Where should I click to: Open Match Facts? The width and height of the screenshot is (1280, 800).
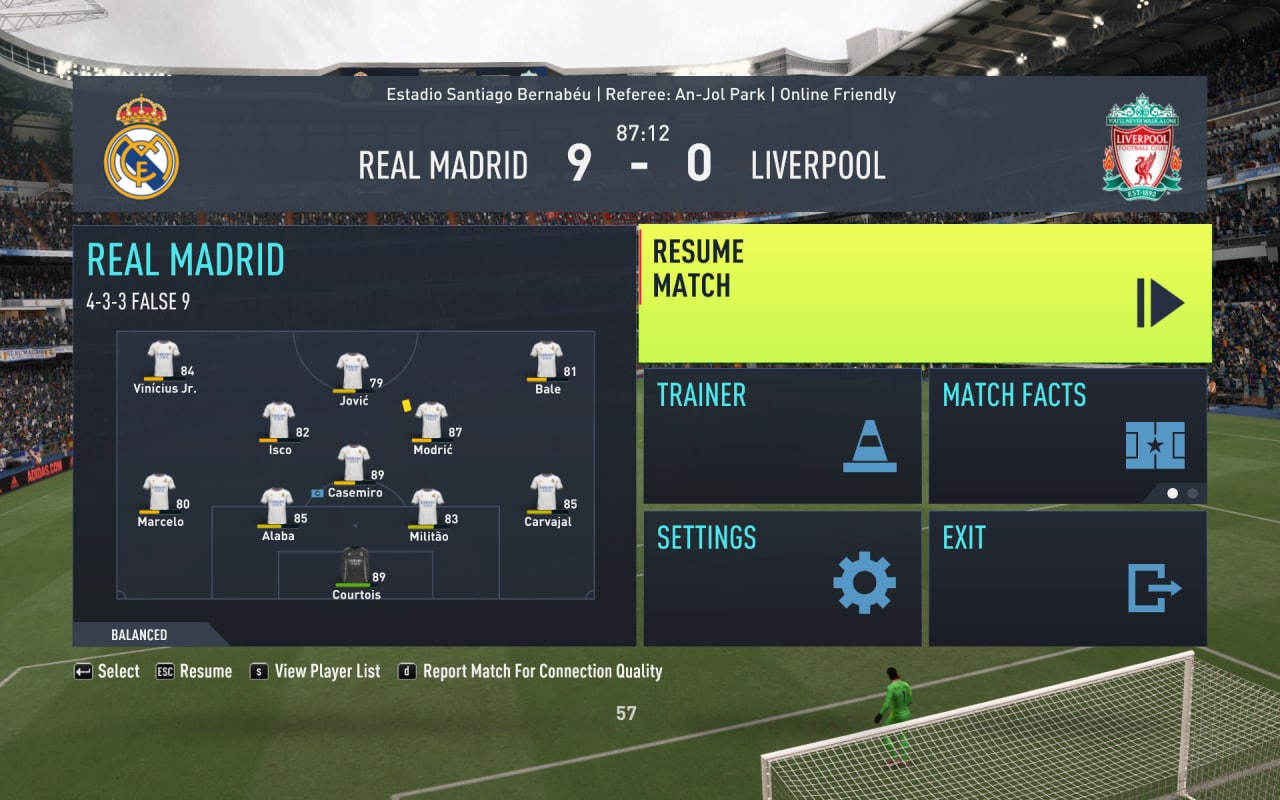pyautogui.click(x=1067, y=436)
